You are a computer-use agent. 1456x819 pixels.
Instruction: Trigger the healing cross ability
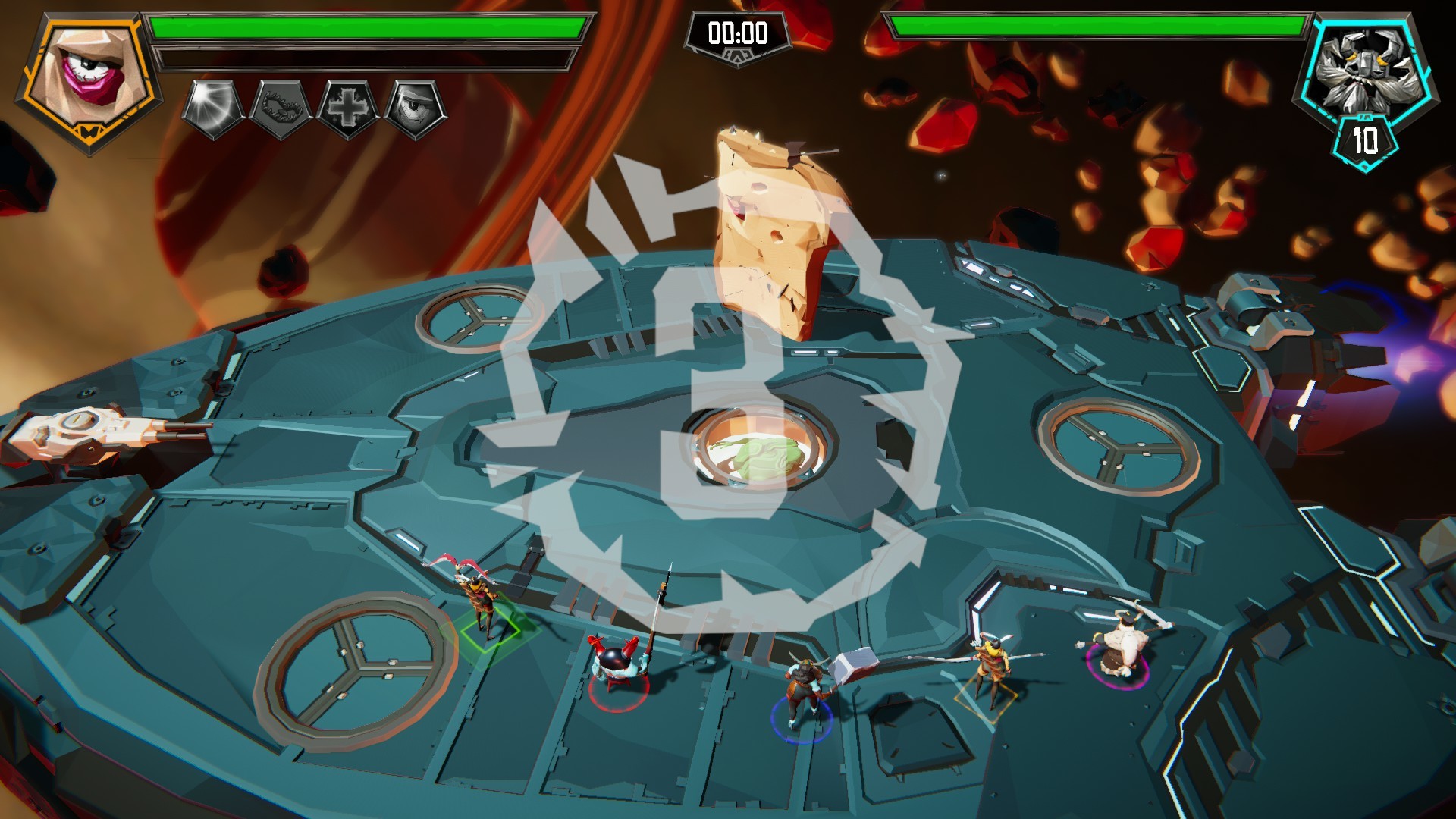point(348,108)
